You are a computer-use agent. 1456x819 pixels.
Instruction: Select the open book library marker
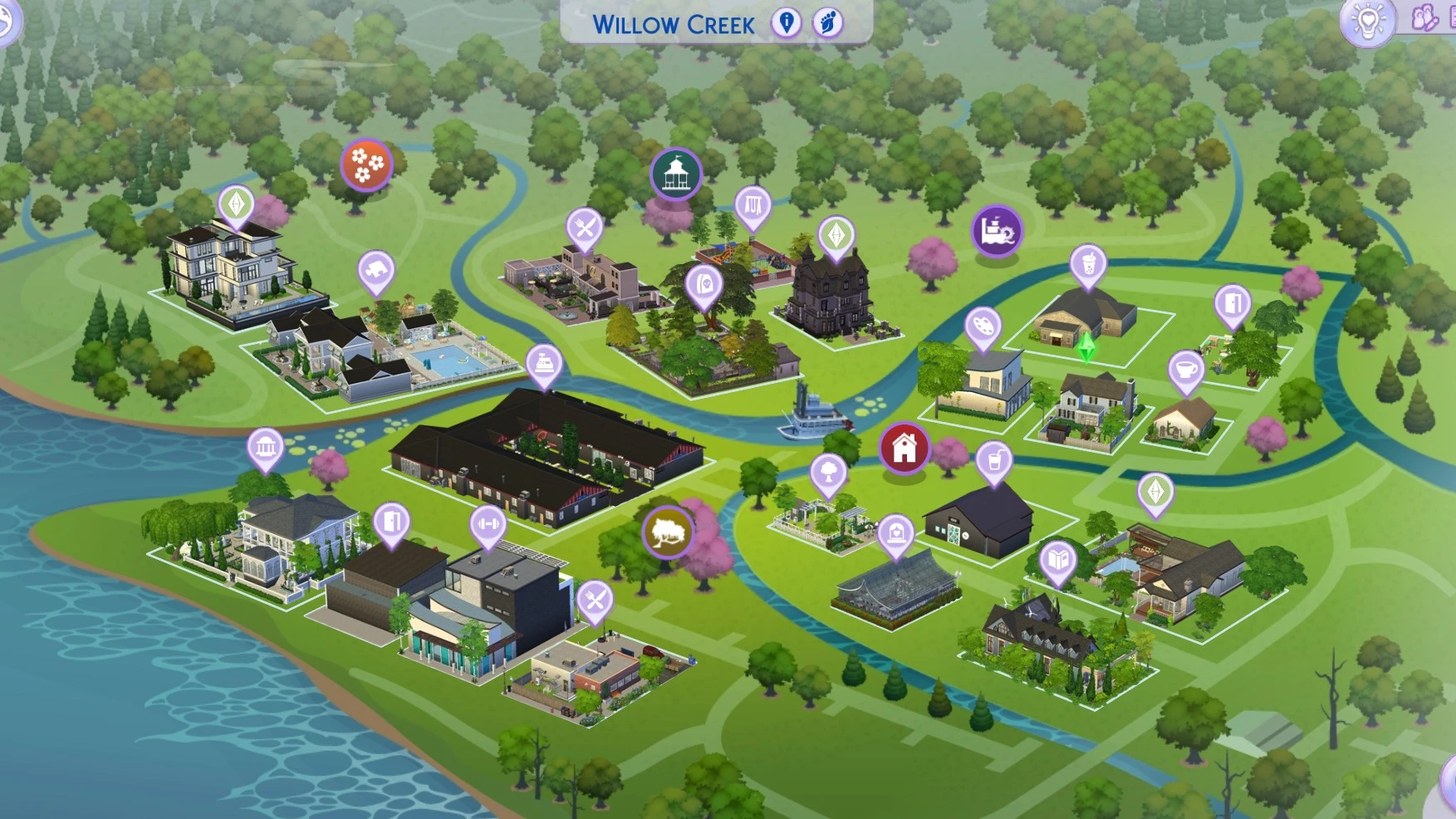coord(1057,559)
